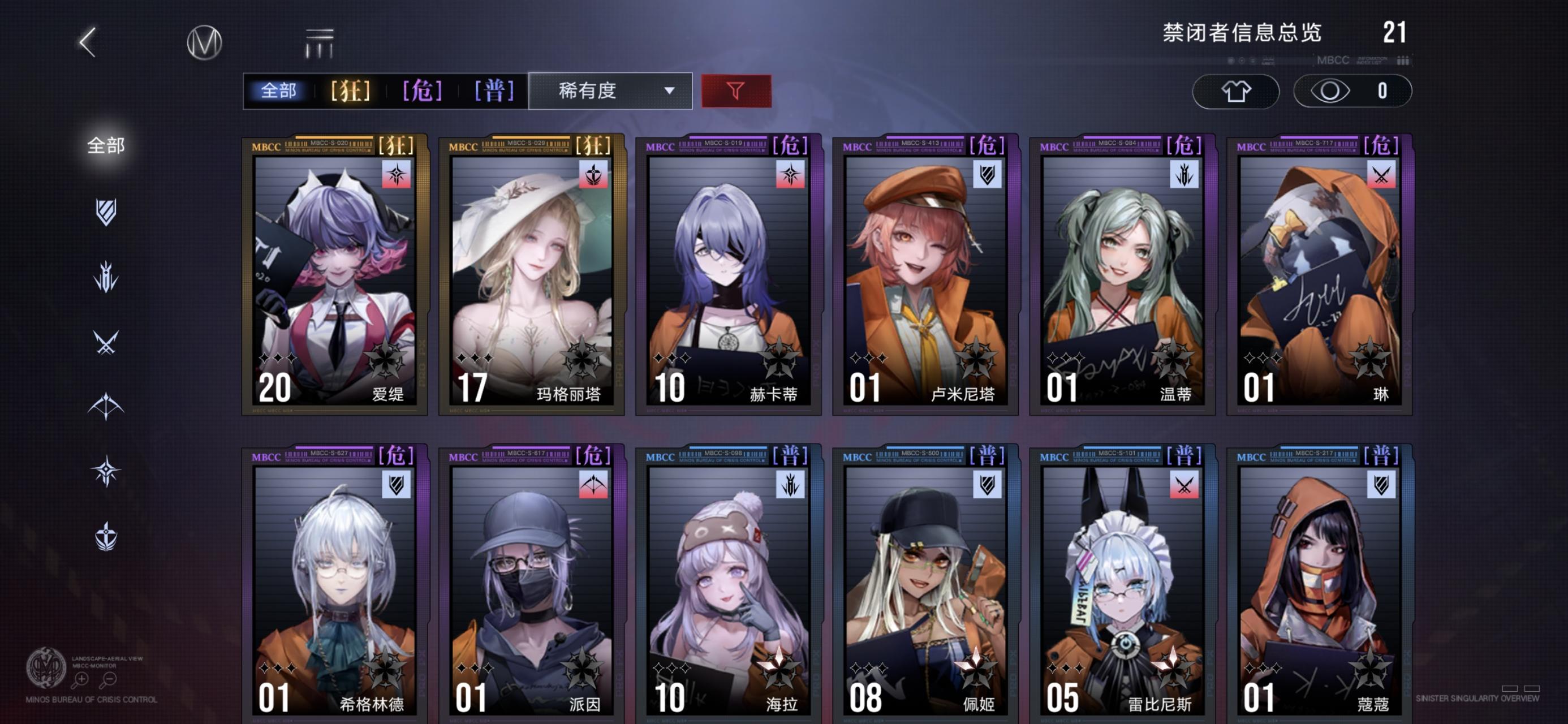The width and height of the screenshot is (1568, 724).
Task: Expand the dropdown arrow next to 稀有度
Action: pos(671,91)
